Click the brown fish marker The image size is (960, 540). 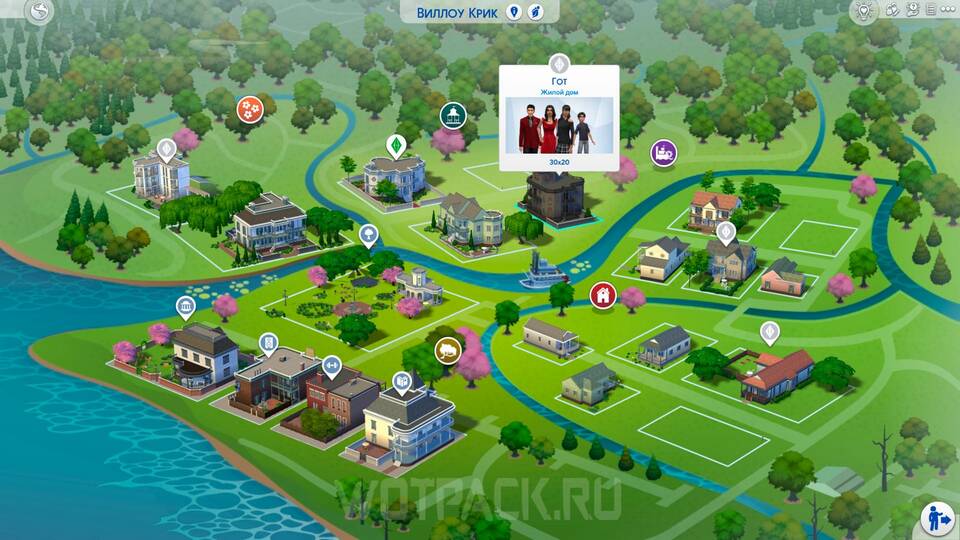(447, 350)
